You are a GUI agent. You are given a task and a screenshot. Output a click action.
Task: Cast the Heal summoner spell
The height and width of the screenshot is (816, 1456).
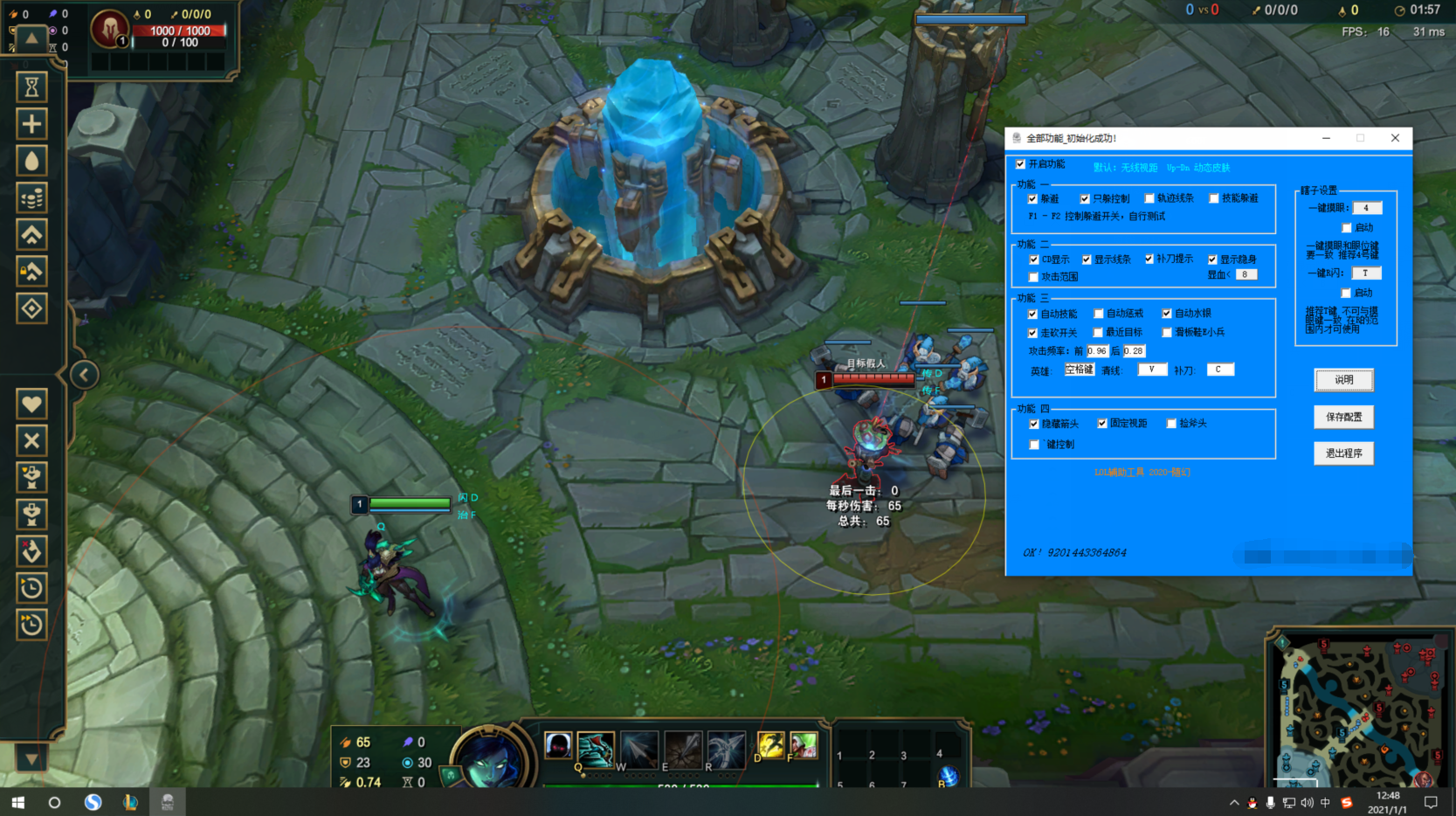click(803, 745)
